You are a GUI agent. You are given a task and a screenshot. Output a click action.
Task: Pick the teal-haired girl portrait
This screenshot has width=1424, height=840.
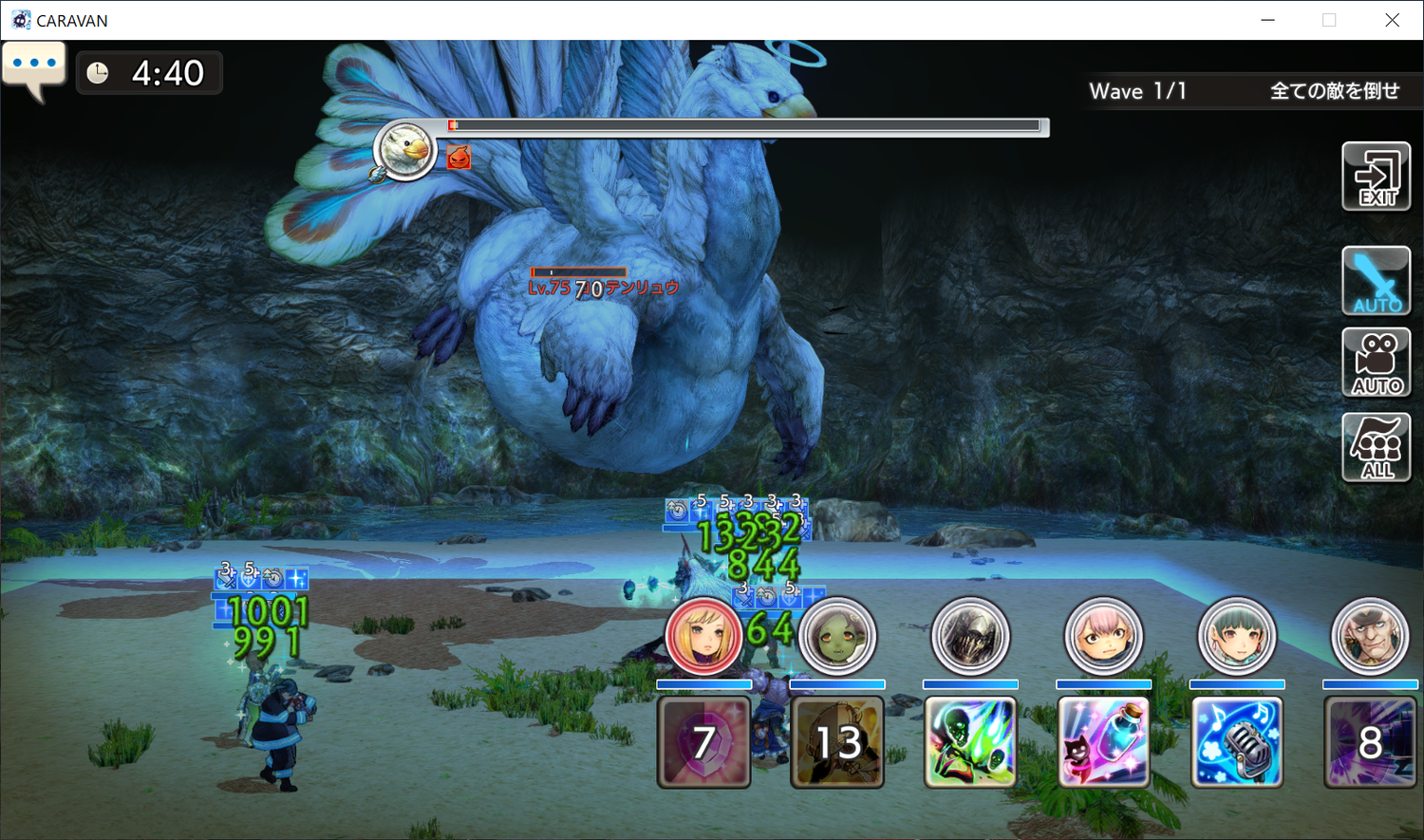coord(1236,636)
